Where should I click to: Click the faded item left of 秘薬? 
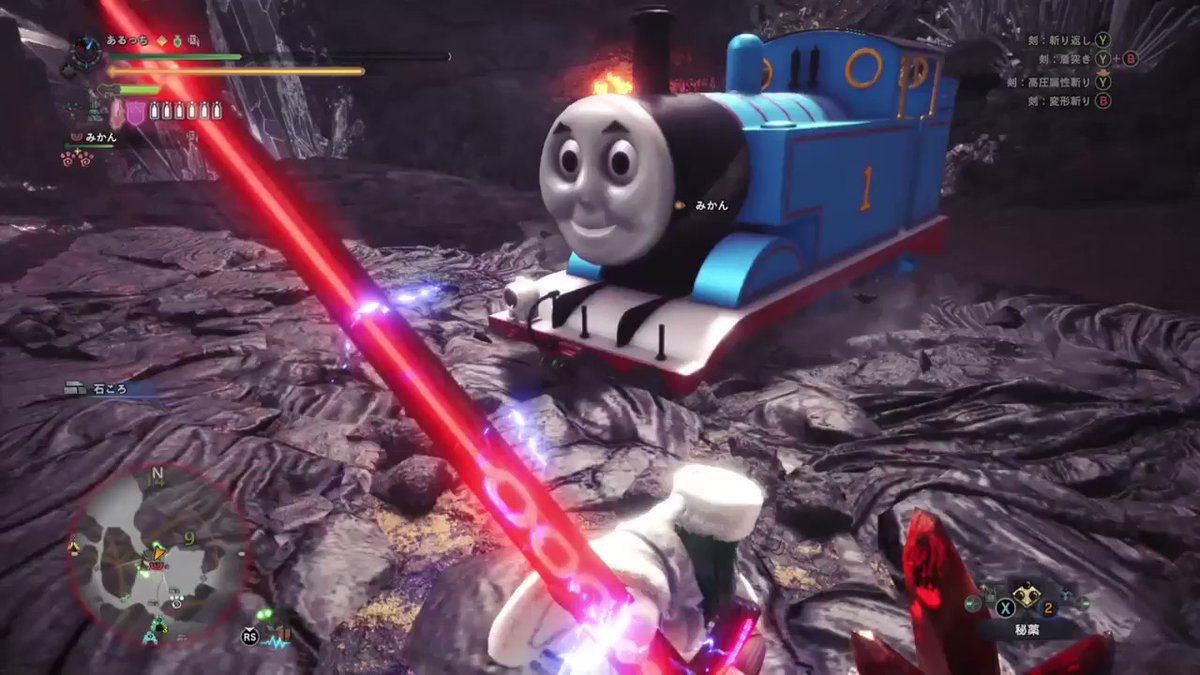[x=972, y=602]
